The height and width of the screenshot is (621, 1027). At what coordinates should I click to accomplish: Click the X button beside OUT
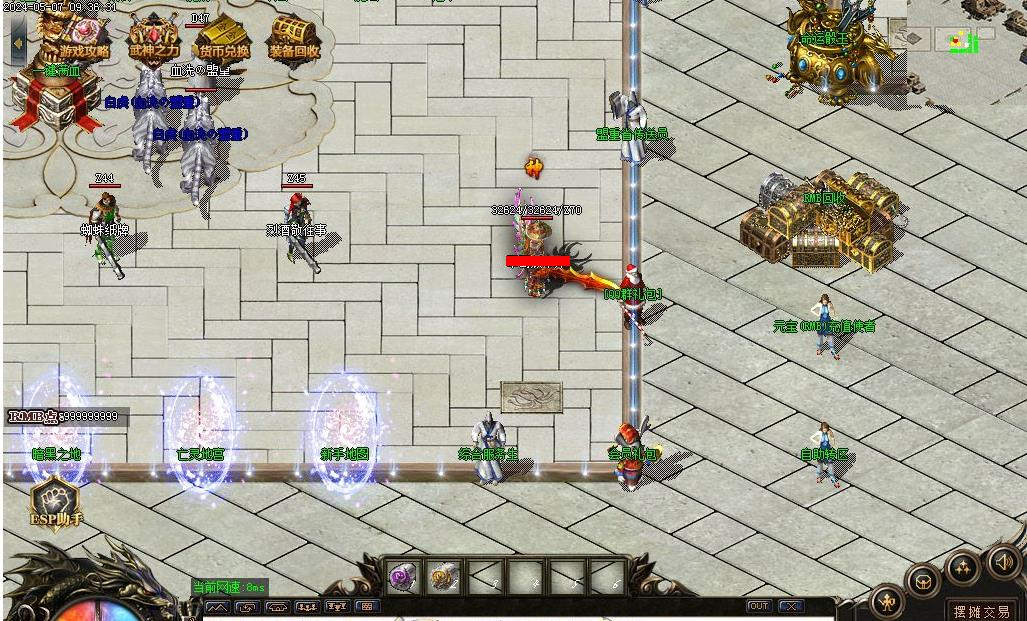(x=790, y=606)
